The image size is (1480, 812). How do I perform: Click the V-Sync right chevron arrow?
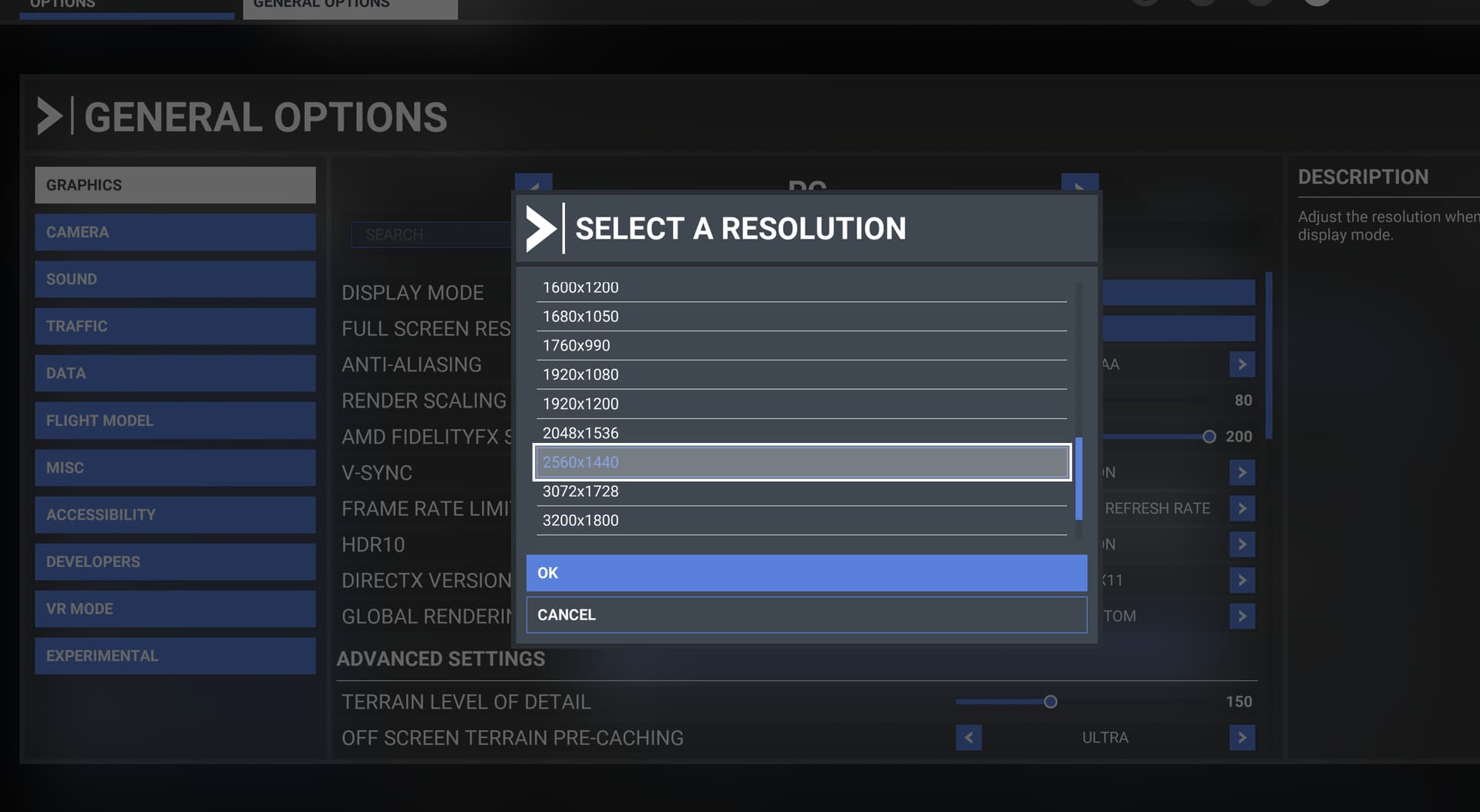tap(1242, 472)
